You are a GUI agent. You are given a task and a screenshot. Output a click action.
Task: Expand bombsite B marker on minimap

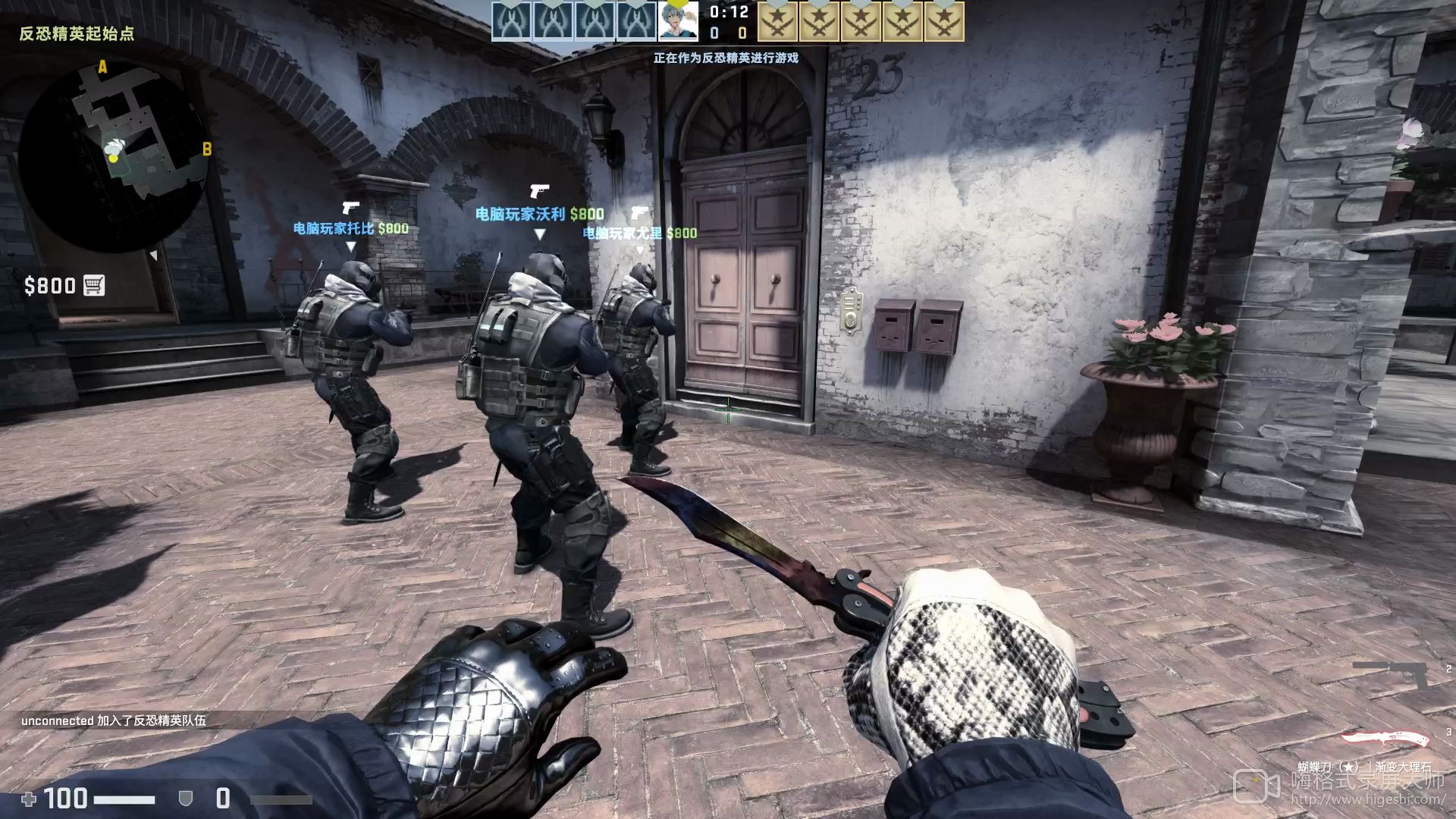[x=206, y=149]
